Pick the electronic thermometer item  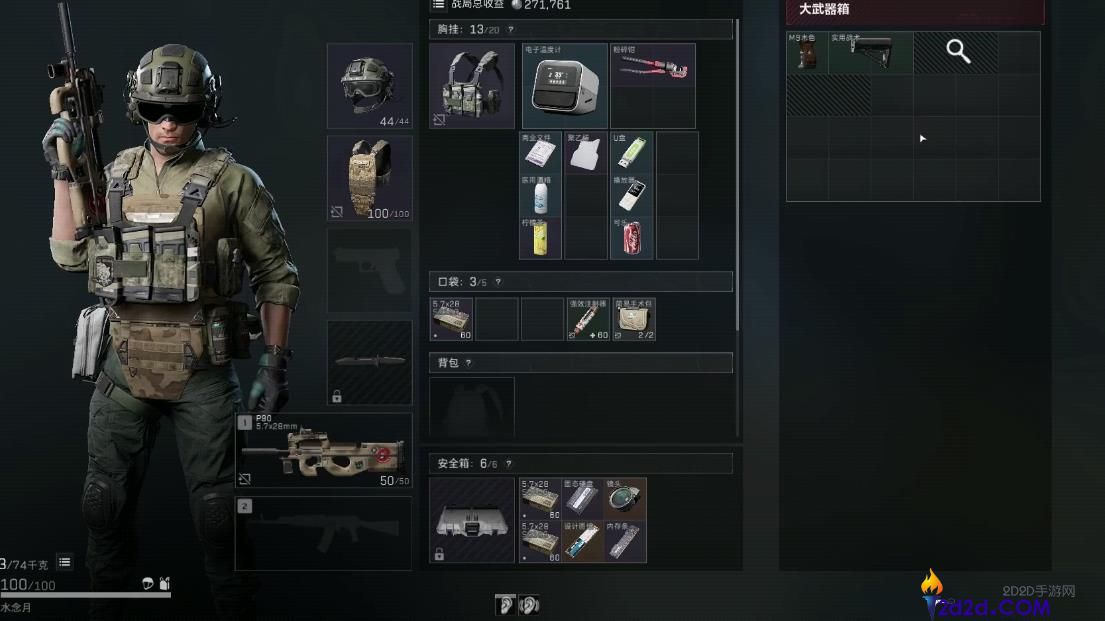tap(563, 86)
